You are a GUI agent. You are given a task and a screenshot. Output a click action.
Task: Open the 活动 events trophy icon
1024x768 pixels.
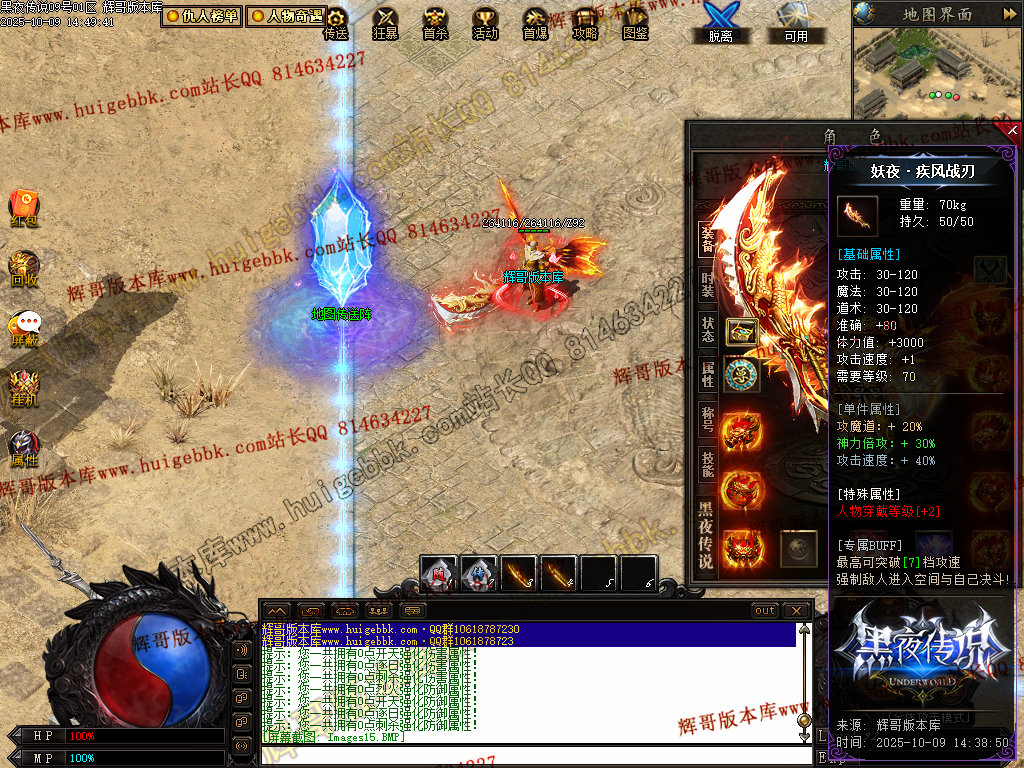click(485, 22)
